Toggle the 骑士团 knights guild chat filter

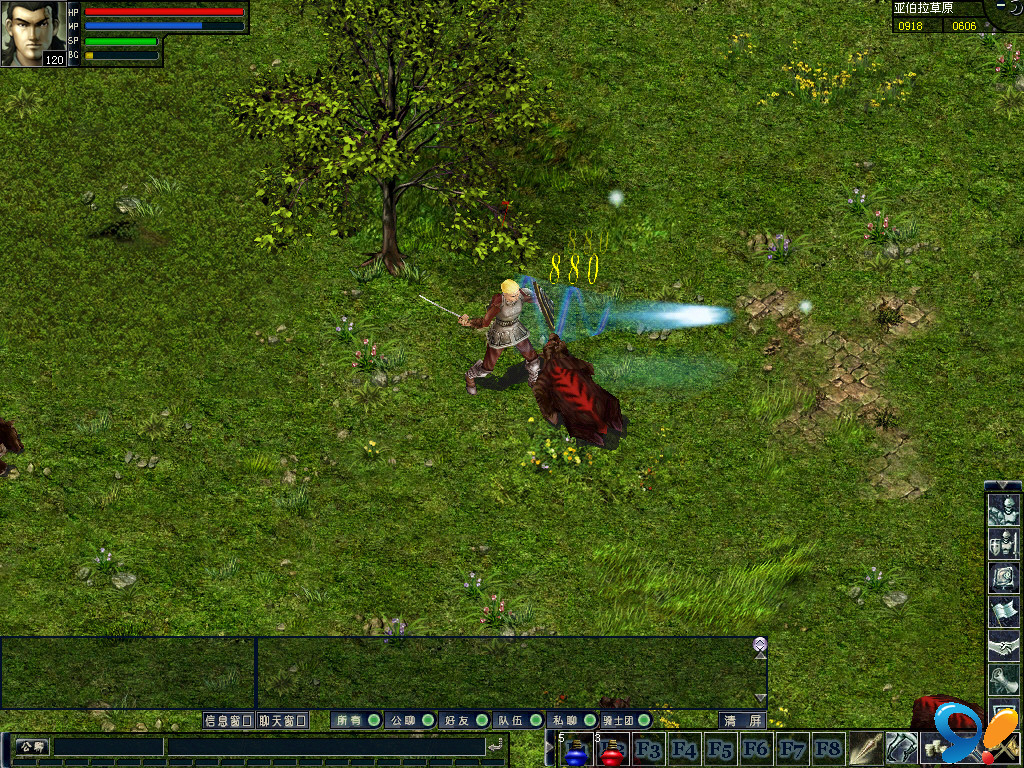click(x=627, y=720)
